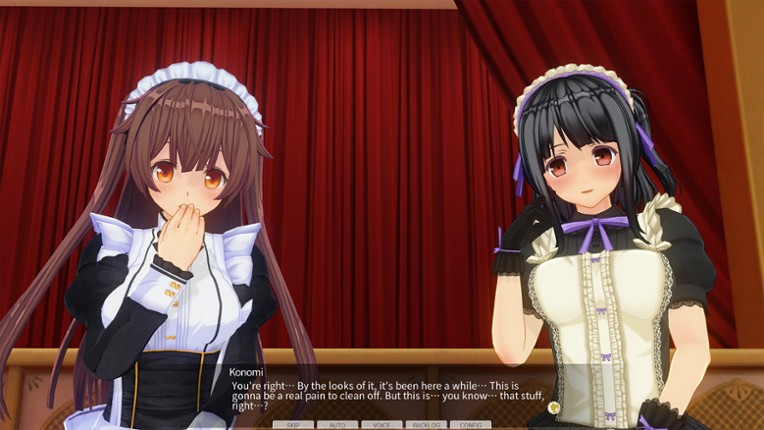Open the BACKLOG of past dialogue

(x=426, y=425)
